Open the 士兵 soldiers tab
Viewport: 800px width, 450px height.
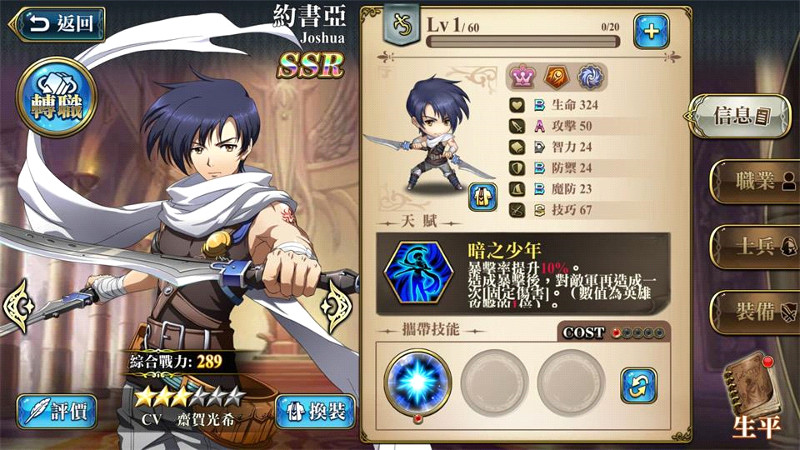tap(754, 246)
